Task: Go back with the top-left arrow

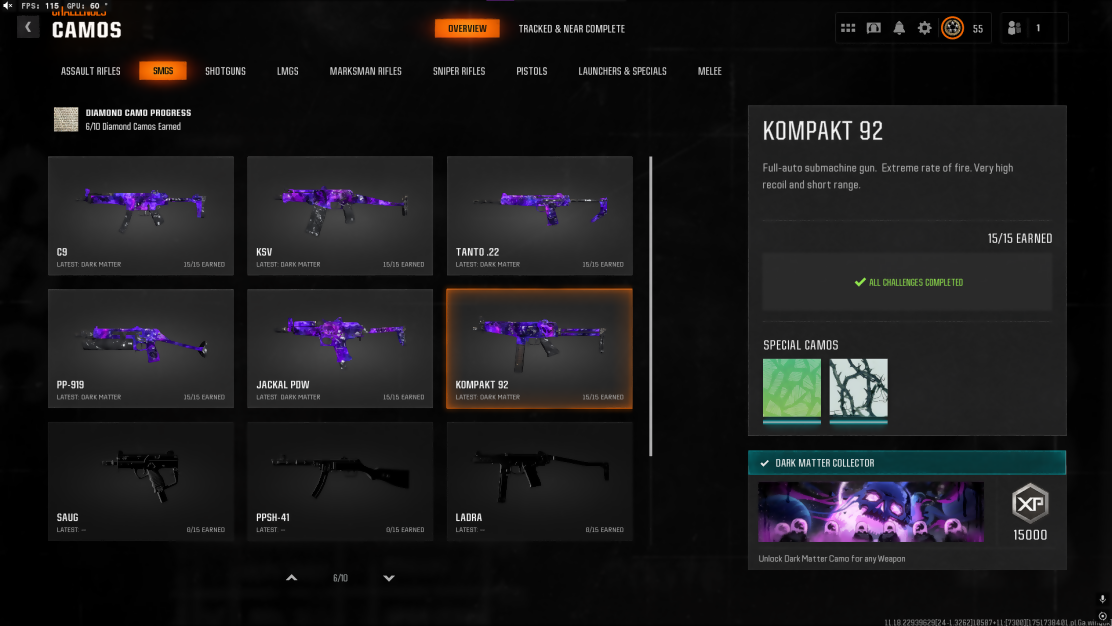Action: click(x=28, y=27)
